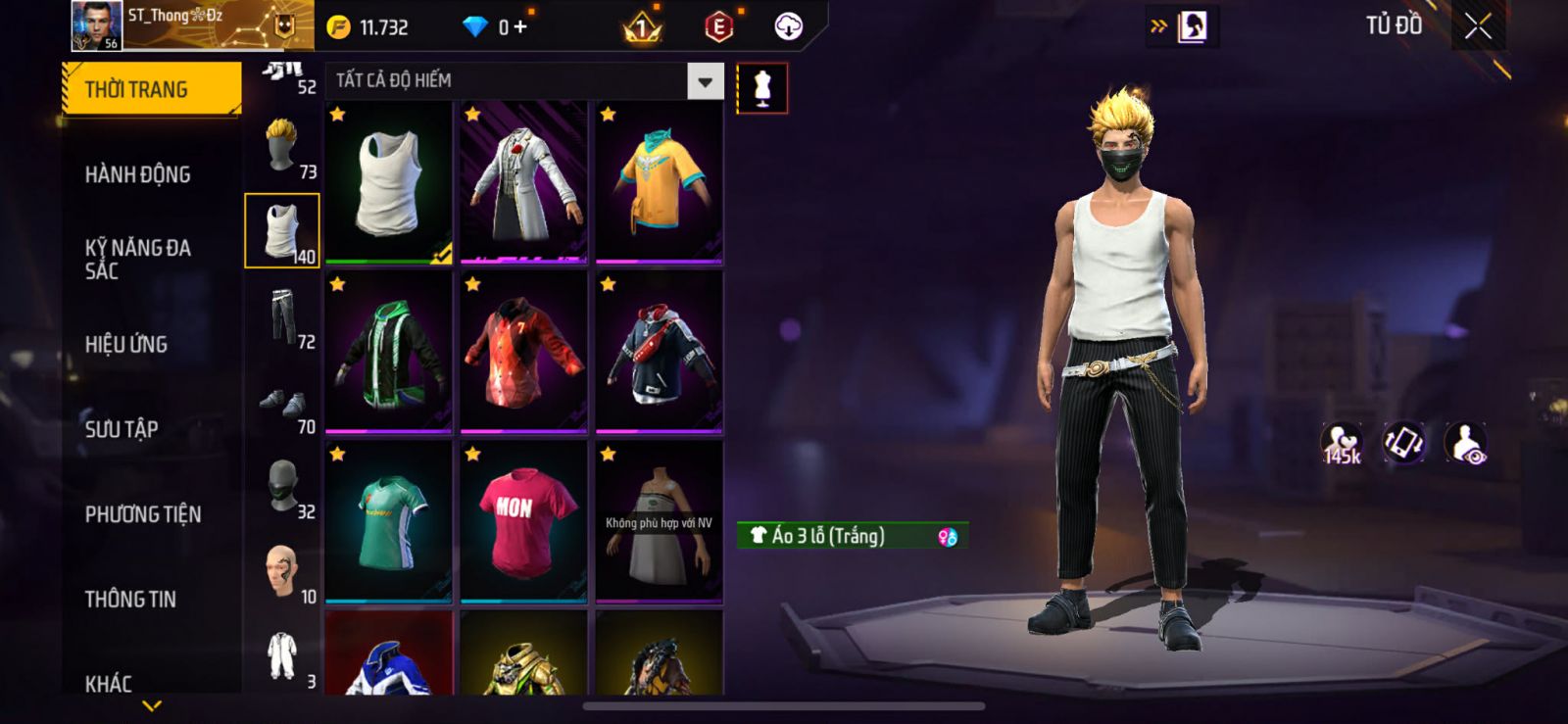Open the hair subcategory with 73 items

(x=282, y=147)
